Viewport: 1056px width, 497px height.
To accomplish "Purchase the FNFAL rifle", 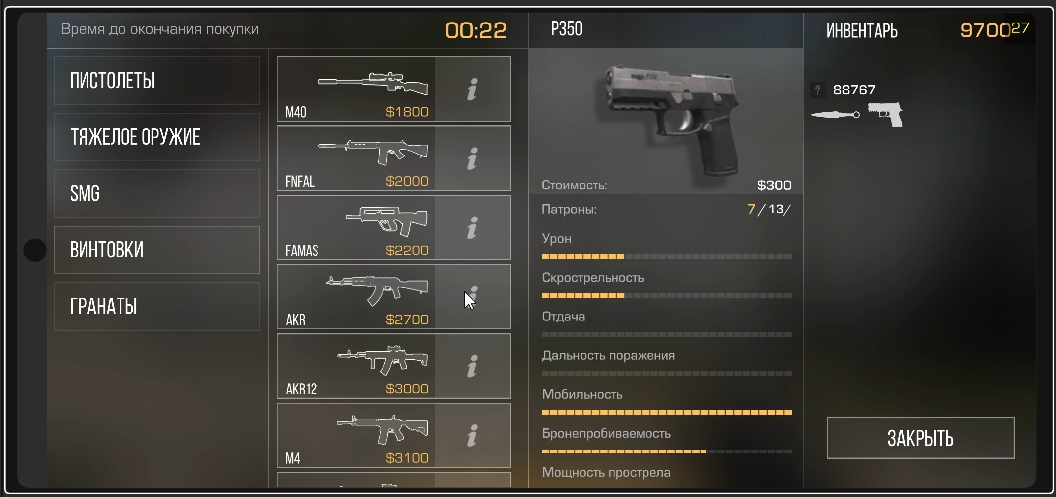I will (356, 158).
